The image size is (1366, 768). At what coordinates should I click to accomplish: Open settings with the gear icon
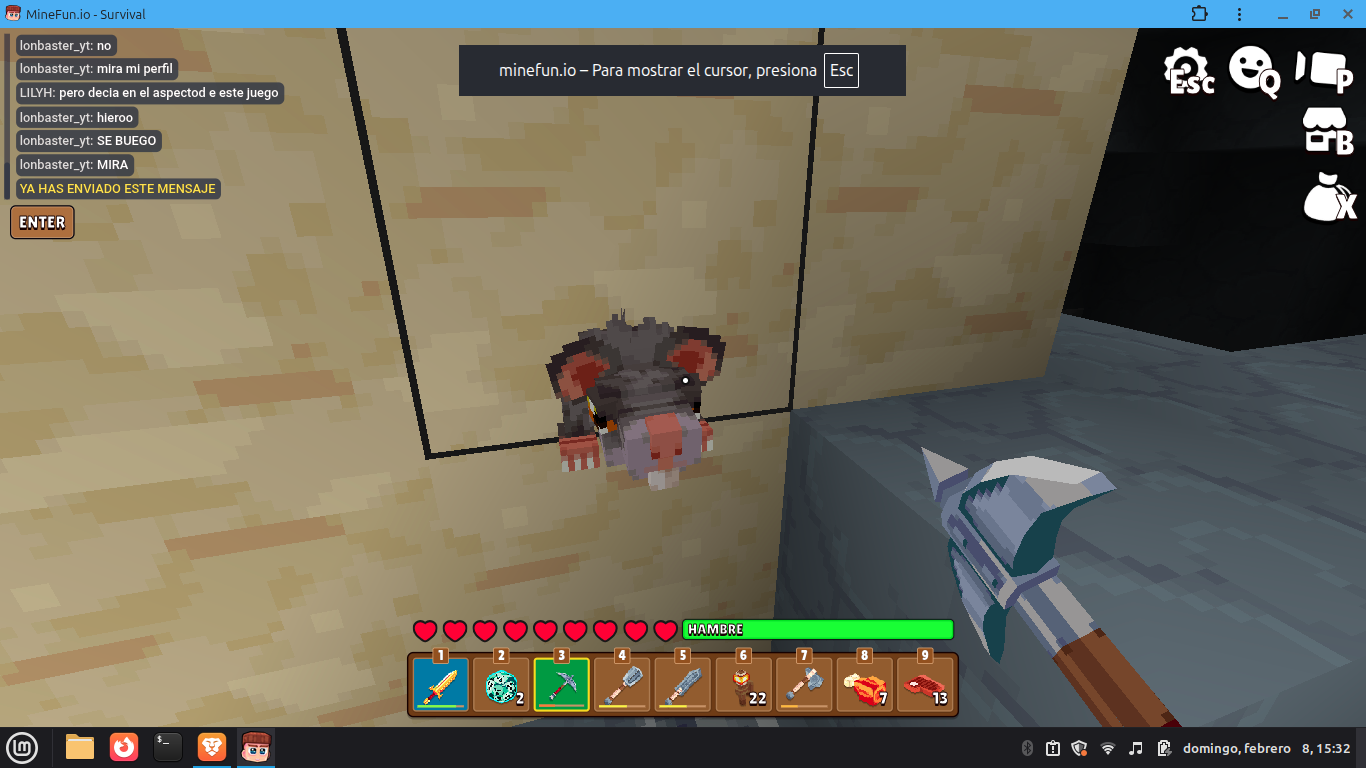click(1187, 70)
